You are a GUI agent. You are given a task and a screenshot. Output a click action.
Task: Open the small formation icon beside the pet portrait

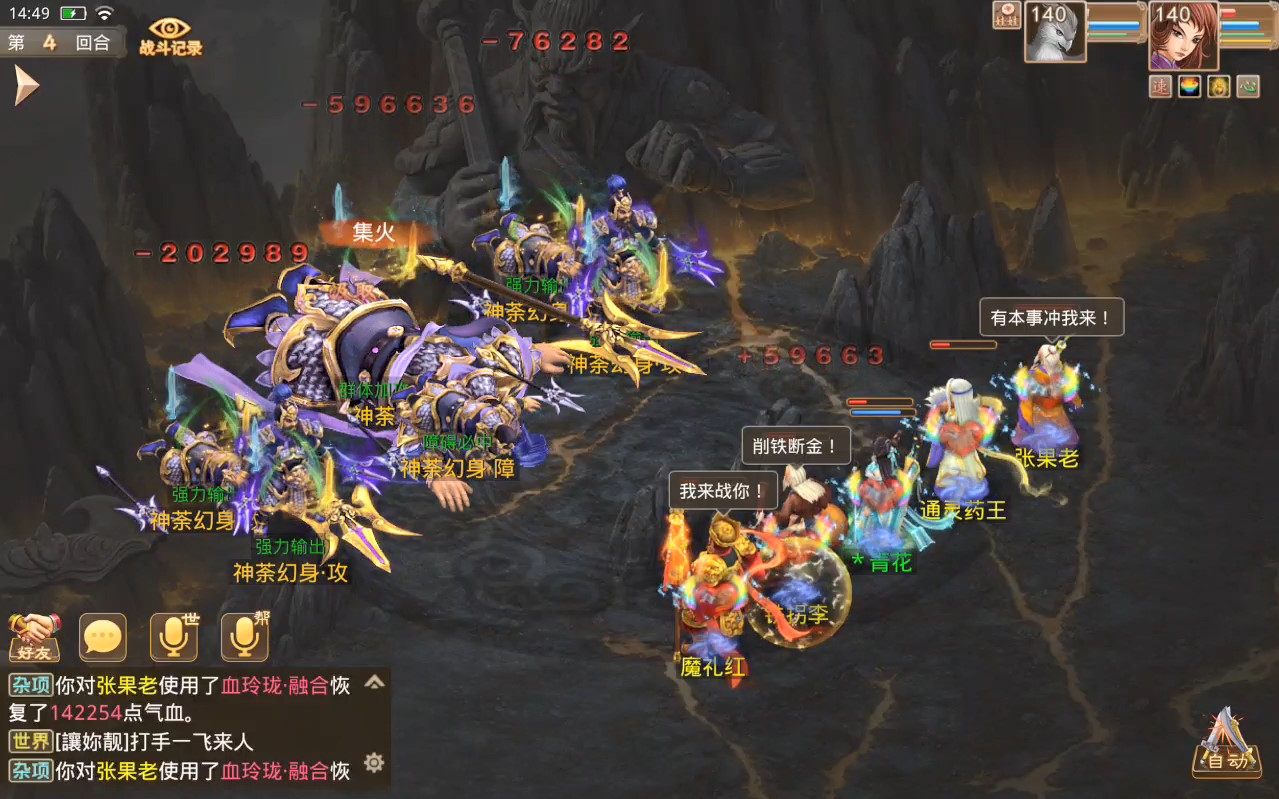click(1006, 15)
